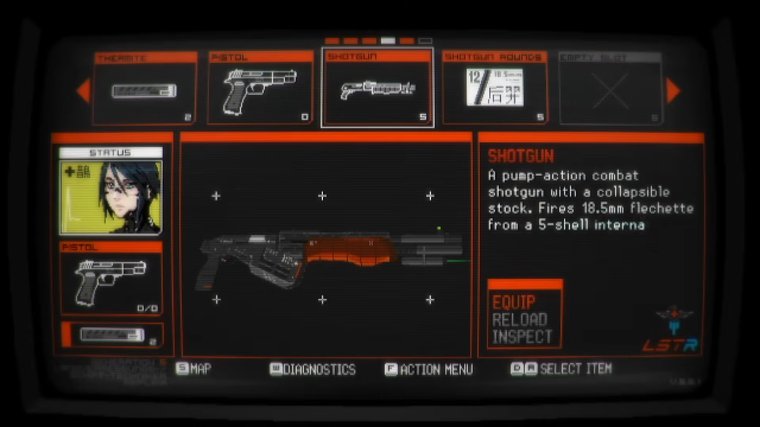Click the highlighted Shotgun inventory slot
This screenshot has width=760, height=427.
pos(377,89)
